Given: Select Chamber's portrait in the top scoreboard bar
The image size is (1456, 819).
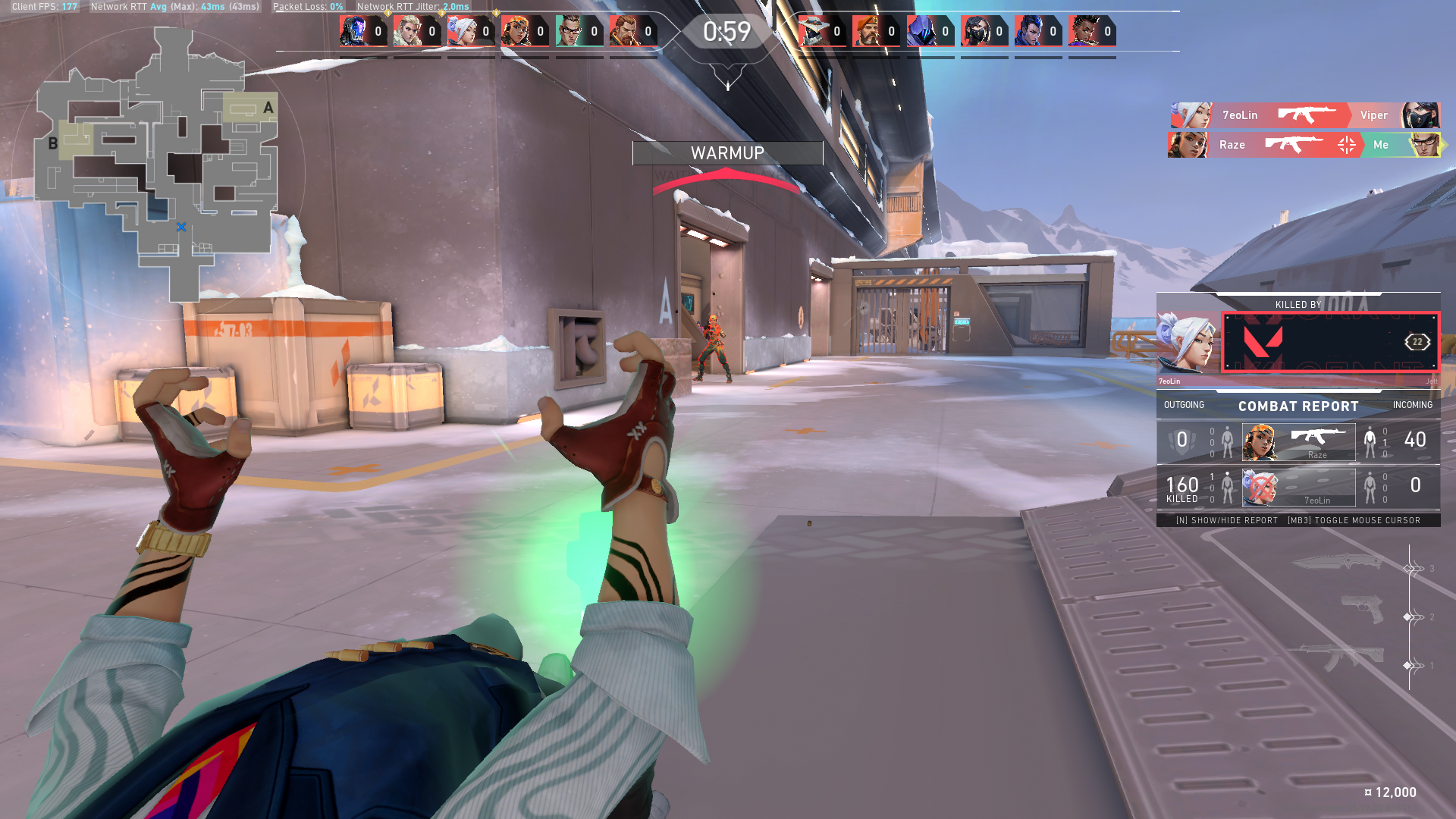Looking at the screenshot, I should pyautogui.click(x=570, y=32).
